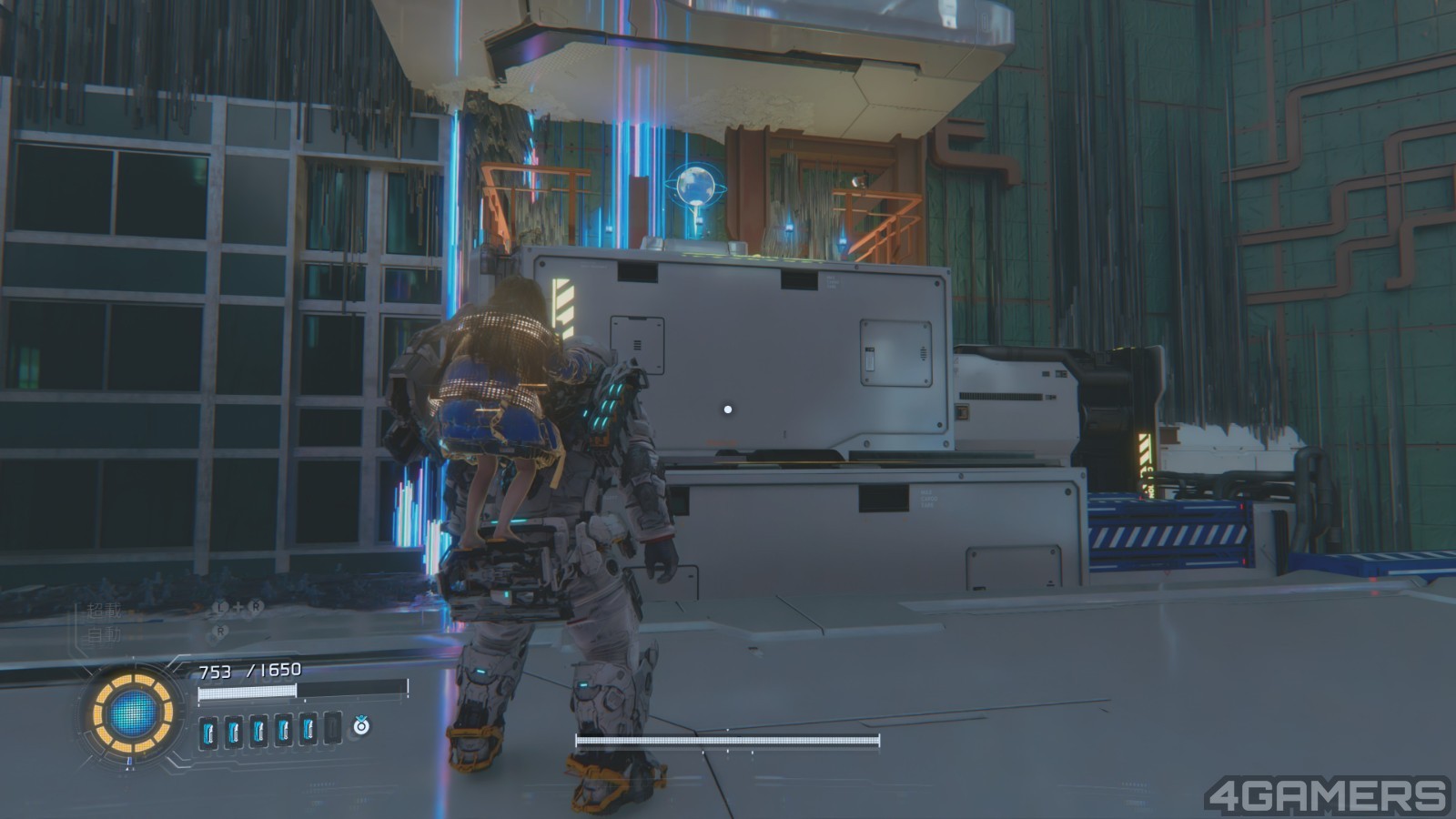Screen dimensions: 1456x819
Task: Click the 4GAMERS watermark logo
Action: point(1326,795)
